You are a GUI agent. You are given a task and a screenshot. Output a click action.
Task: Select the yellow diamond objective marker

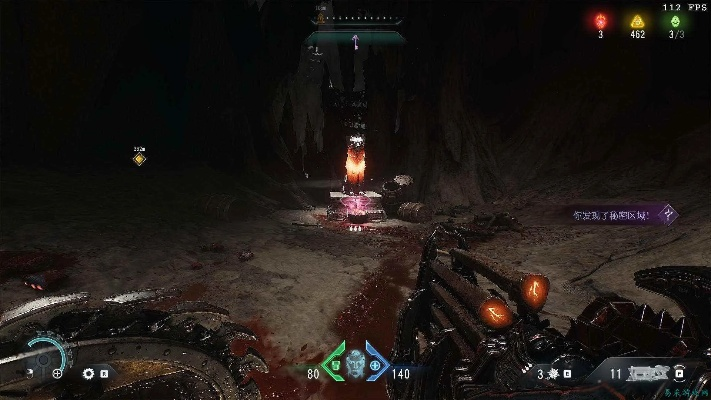139,158
